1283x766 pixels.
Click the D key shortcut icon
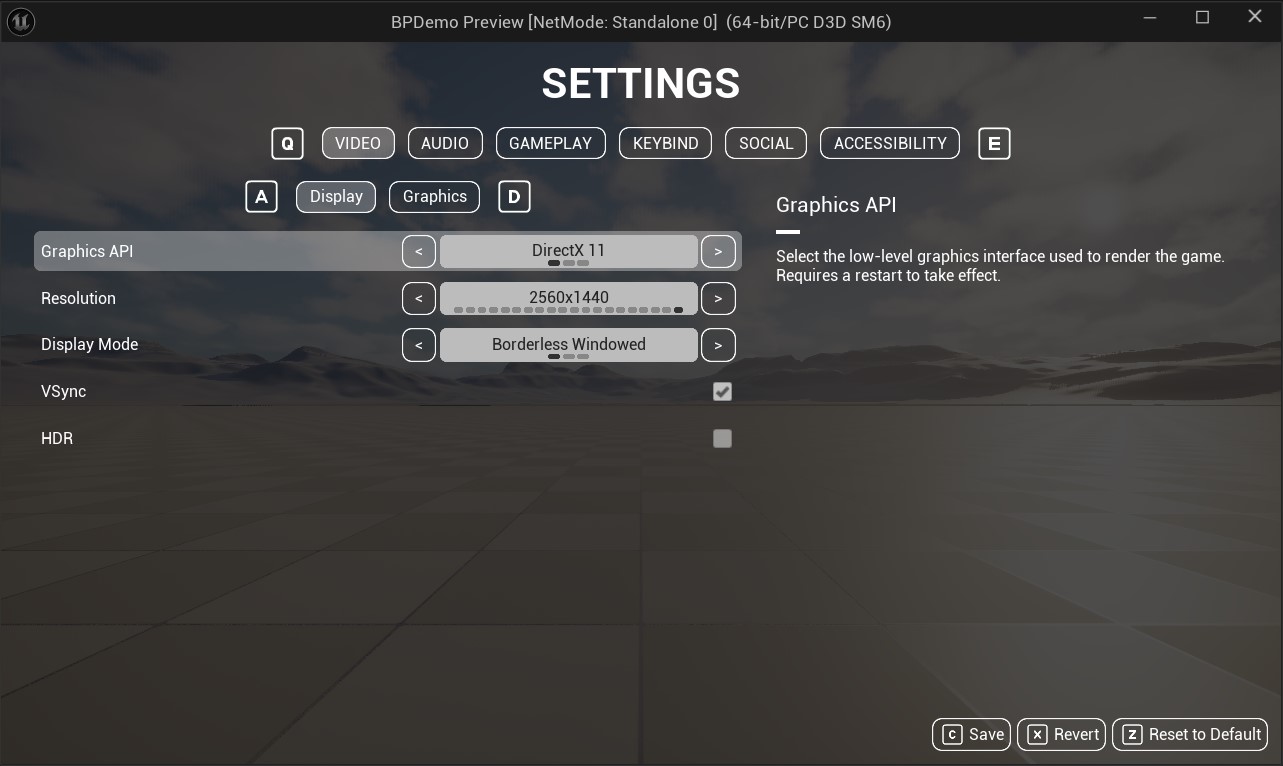(x=514, y=196)
